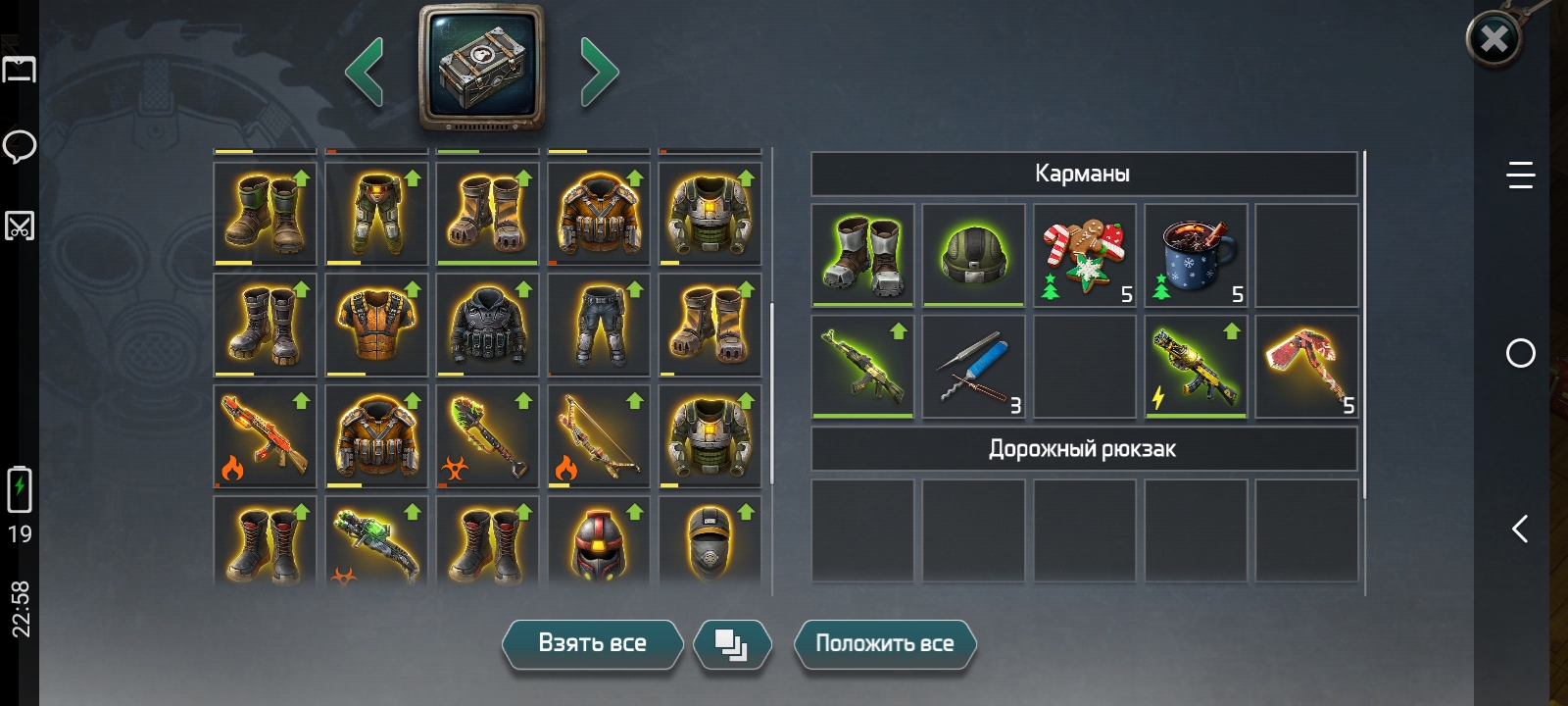
Task: Select the green-glowing boots in pockets
Action: coord(862,255)
